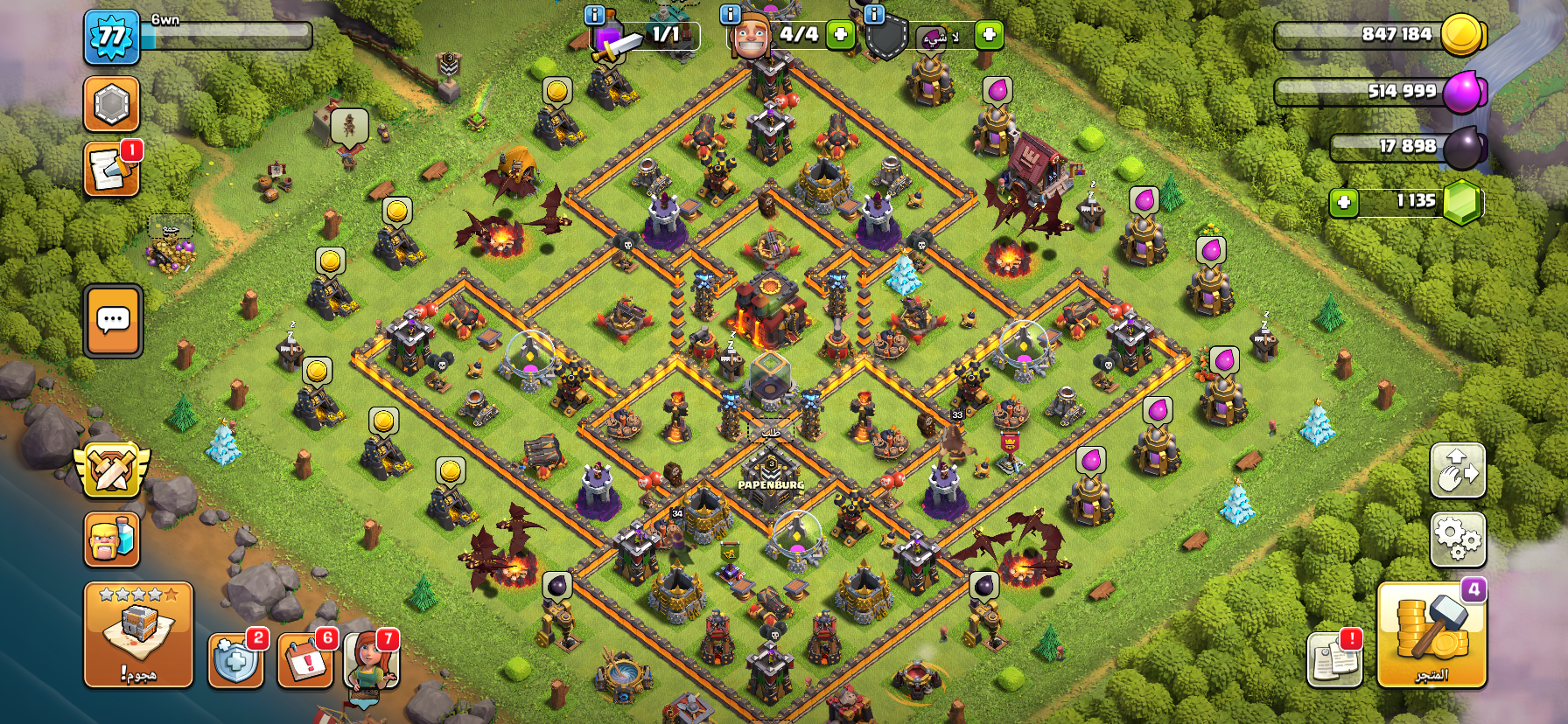1568x724 pixels.
Task: Open the news scroll with badge 1
Action: click(111, 169)
